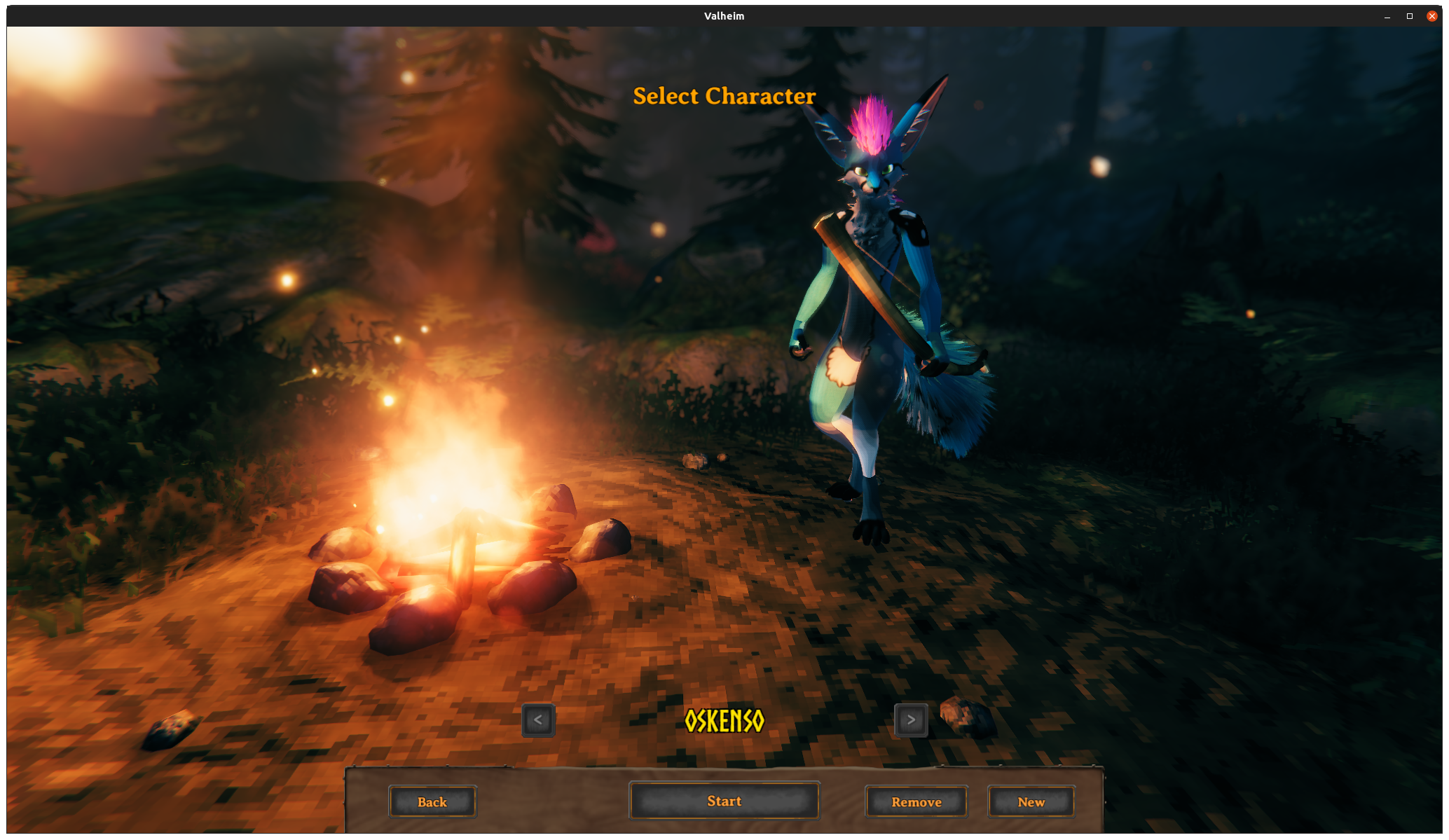
Task: Create a new character
Action: [1031, 801]
